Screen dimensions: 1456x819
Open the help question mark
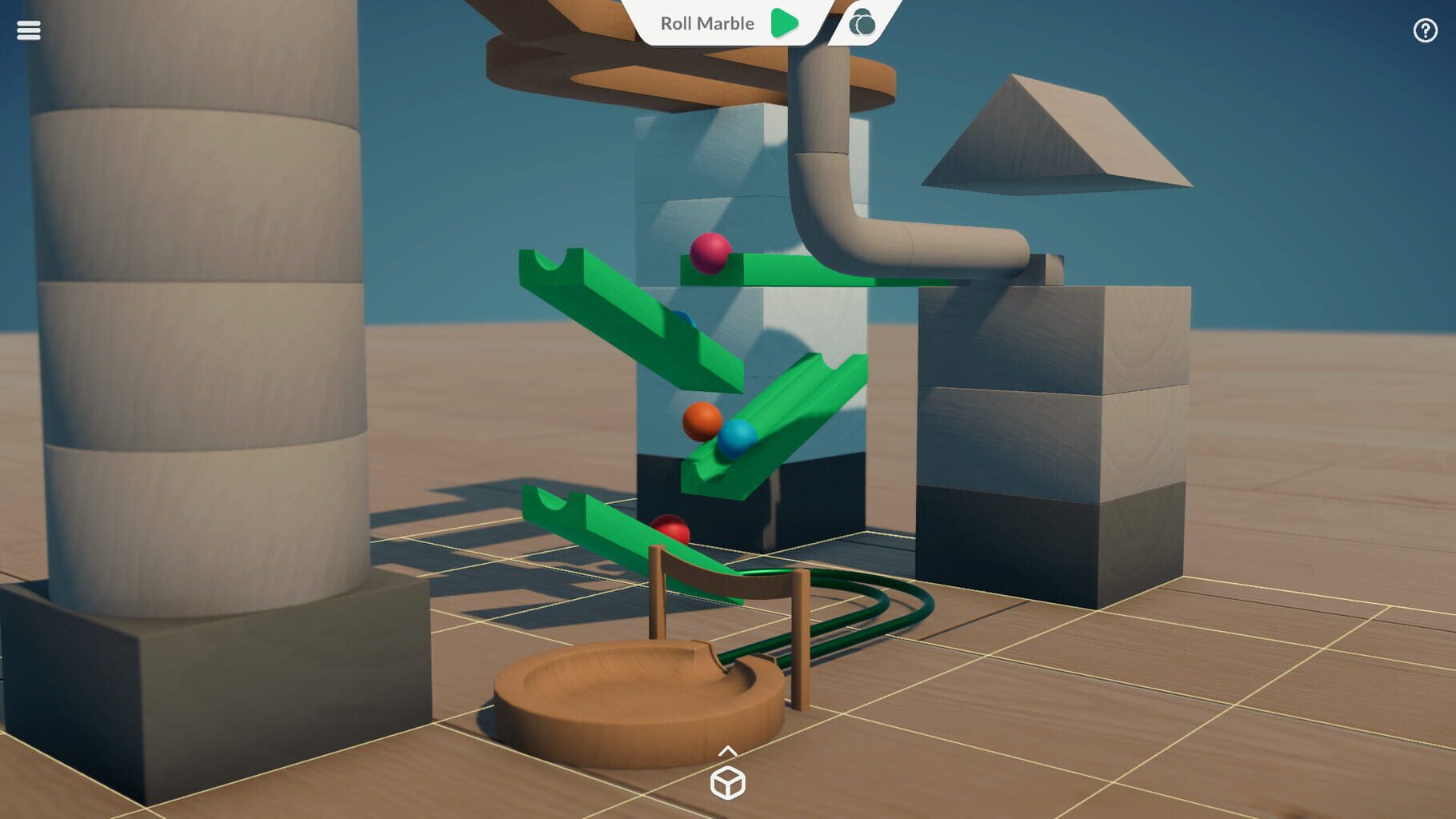pyautogui.click(x=1426, y=30)
